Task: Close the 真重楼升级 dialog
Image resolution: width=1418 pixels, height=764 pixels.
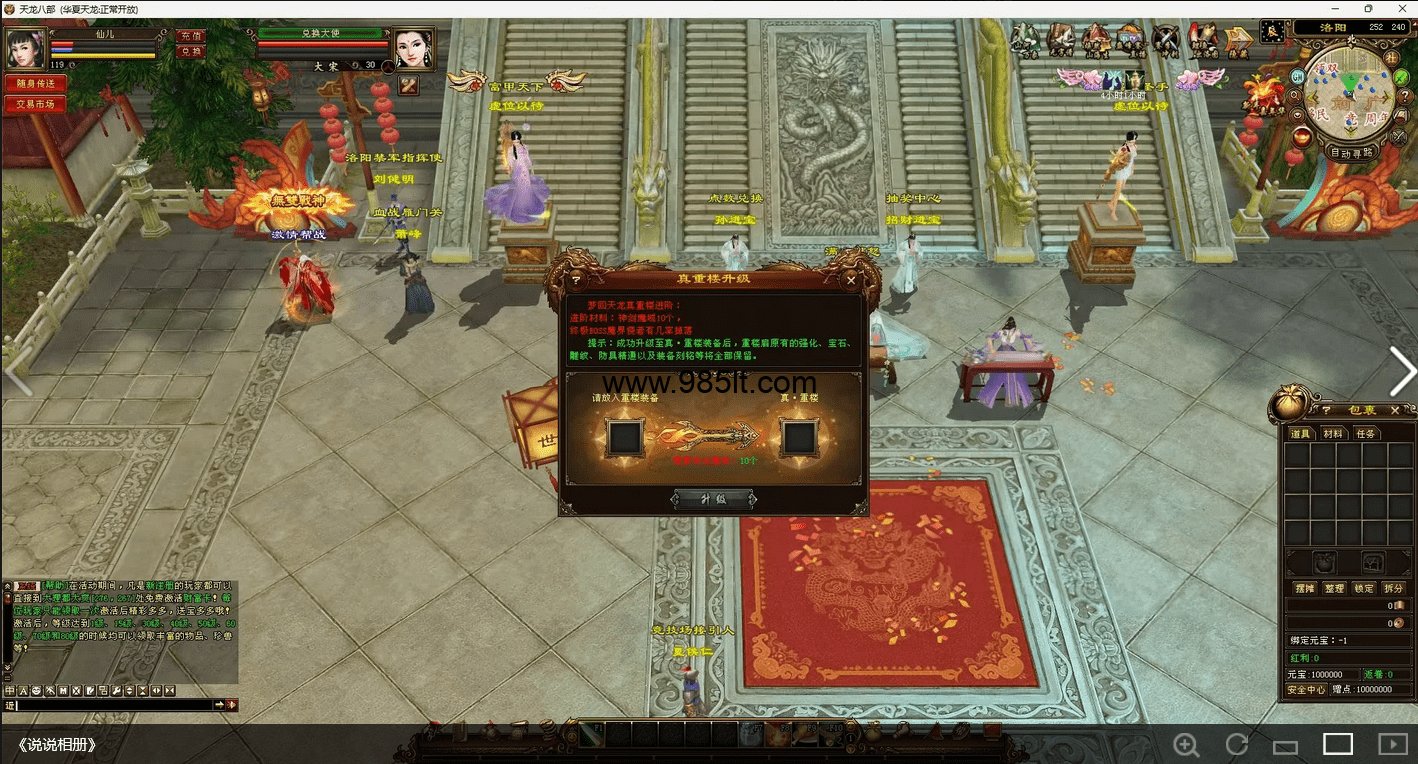Action: (851, 280)
